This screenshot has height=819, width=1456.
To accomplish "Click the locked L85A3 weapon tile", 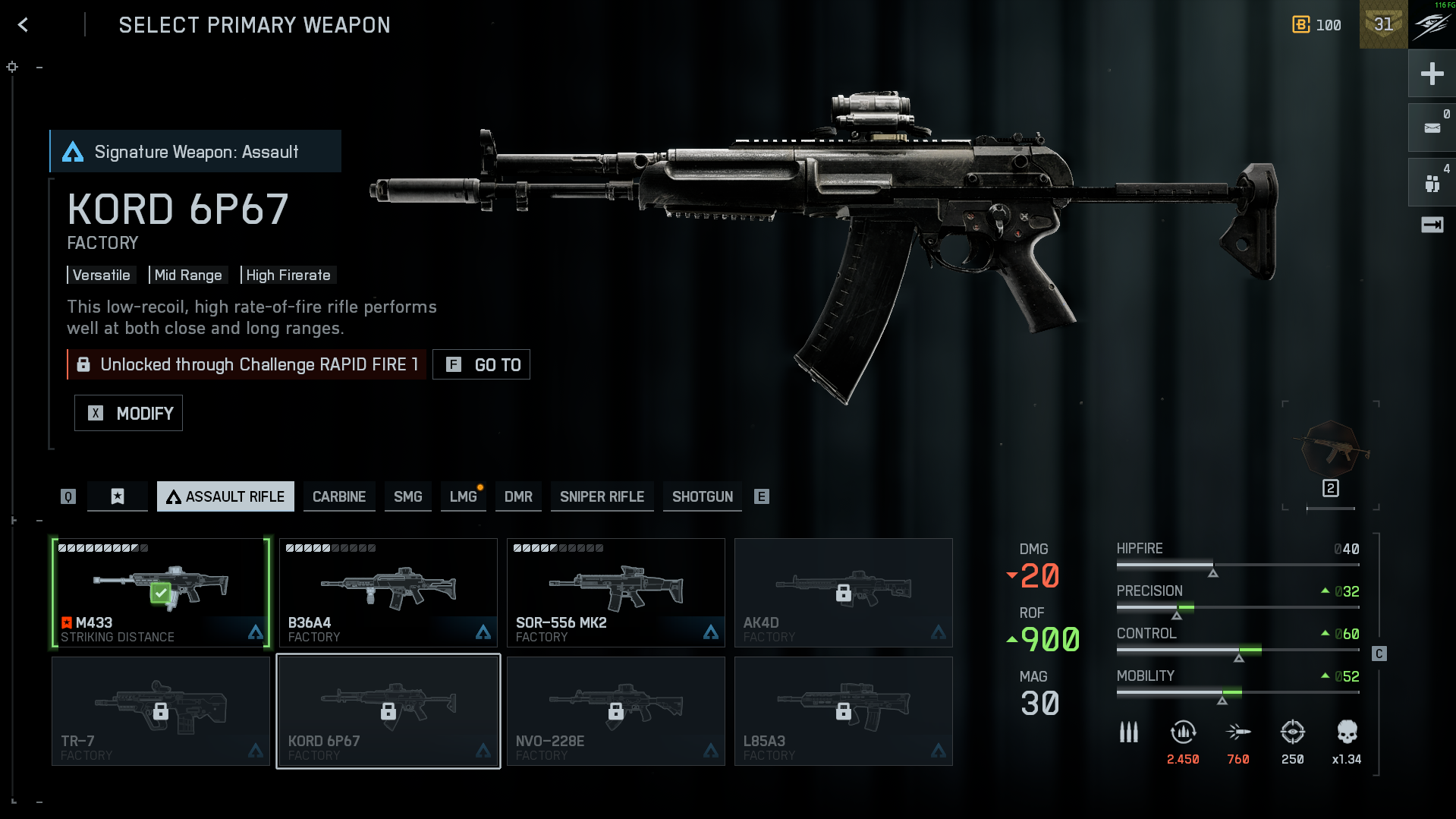I will (x=844, y=711).
